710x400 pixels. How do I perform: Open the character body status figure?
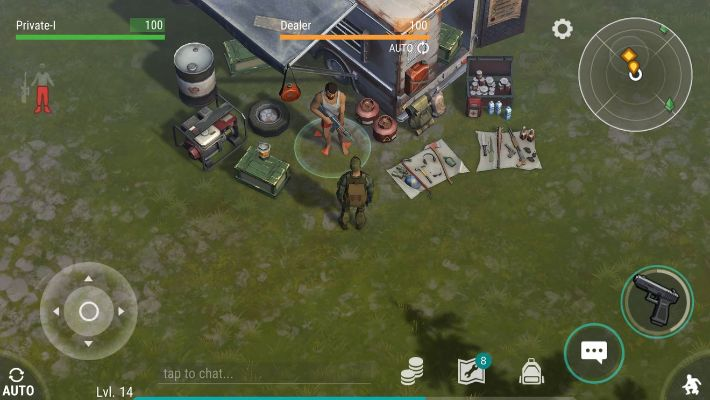pyautogui.click(x=40, y=88)
